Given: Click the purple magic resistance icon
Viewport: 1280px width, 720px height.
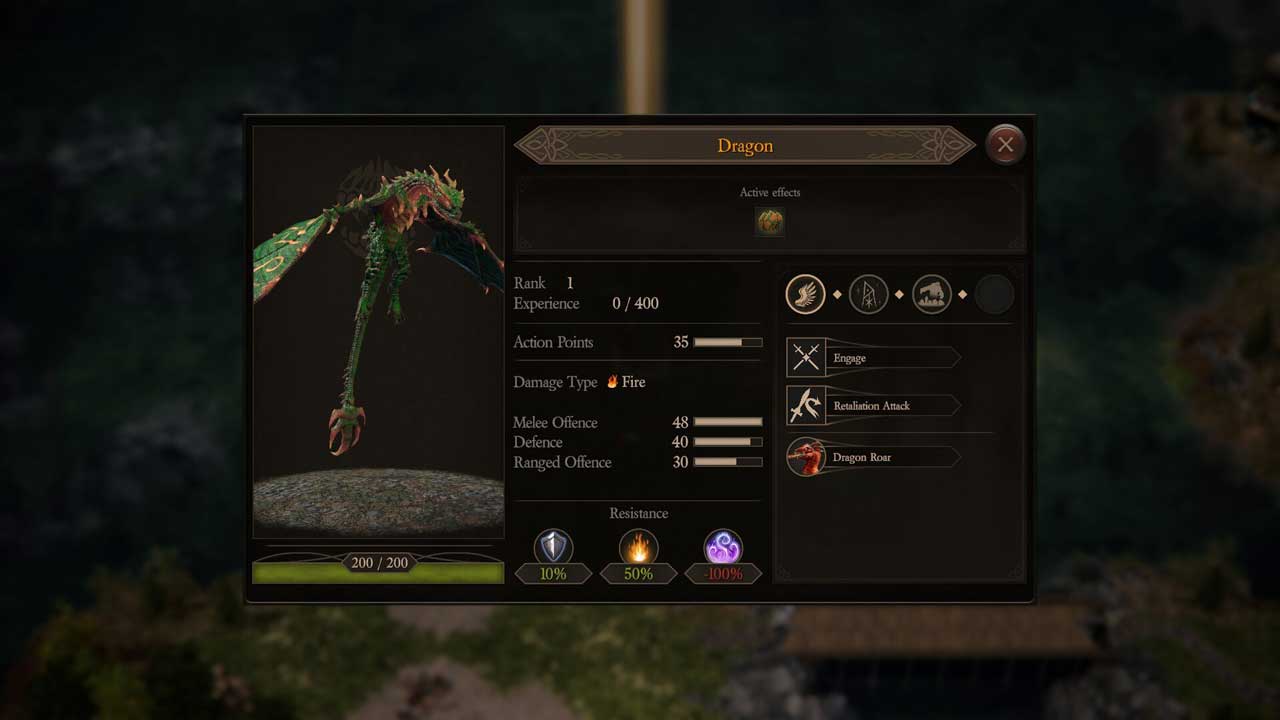Looking at the screenshot, I should click(722, 548).
